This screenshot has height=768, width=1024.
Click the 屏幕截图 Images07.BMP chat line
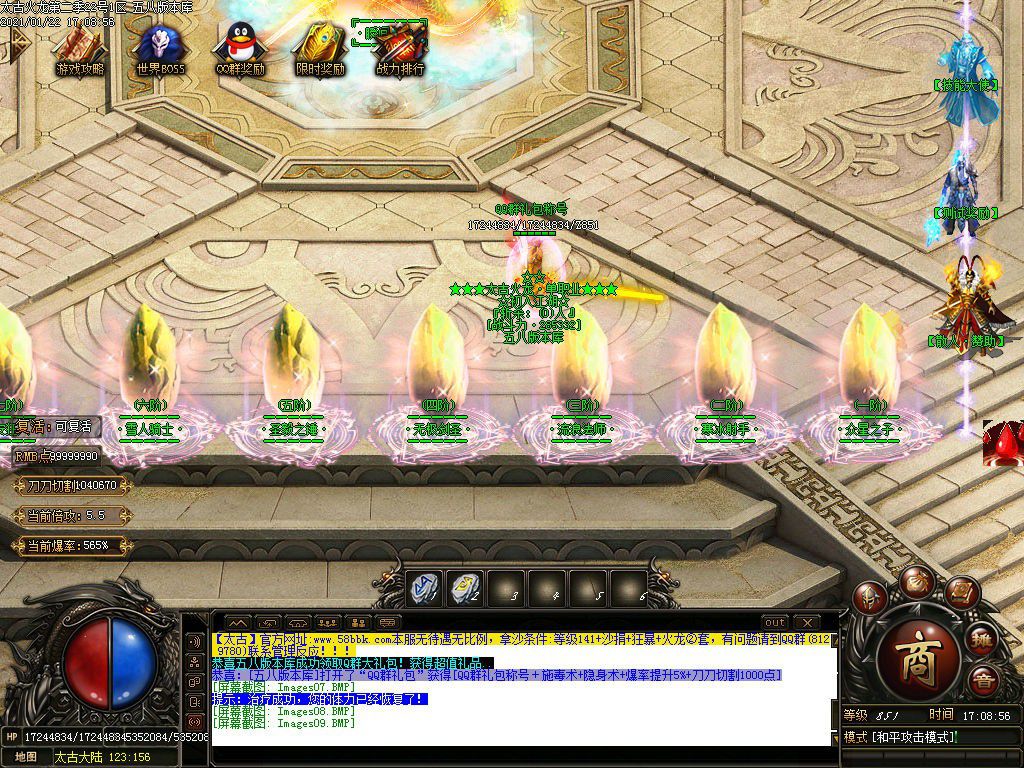pos(284,687)
